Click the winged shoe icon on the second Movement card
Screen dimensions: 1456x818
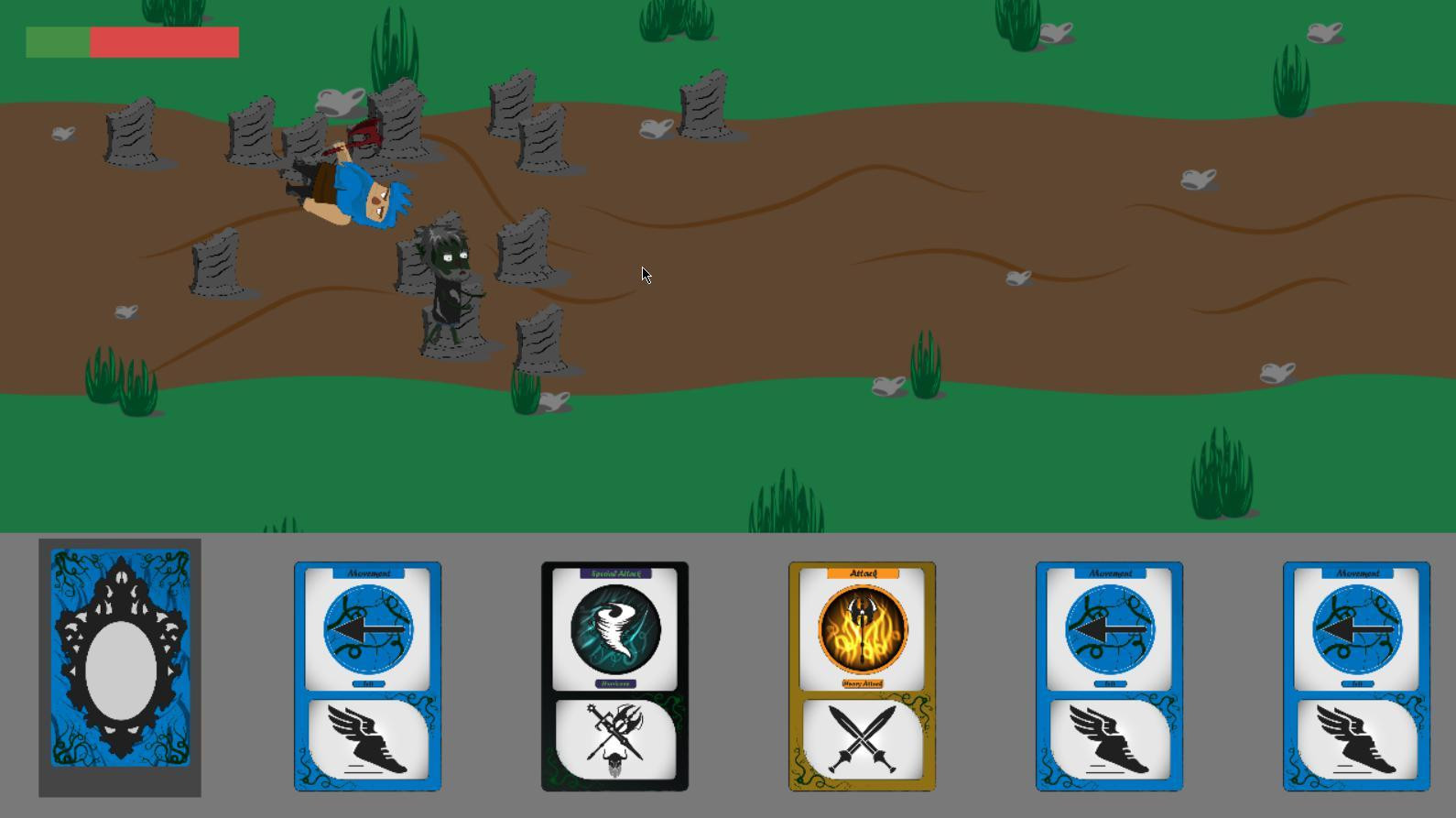click(x=1110, y=738)
